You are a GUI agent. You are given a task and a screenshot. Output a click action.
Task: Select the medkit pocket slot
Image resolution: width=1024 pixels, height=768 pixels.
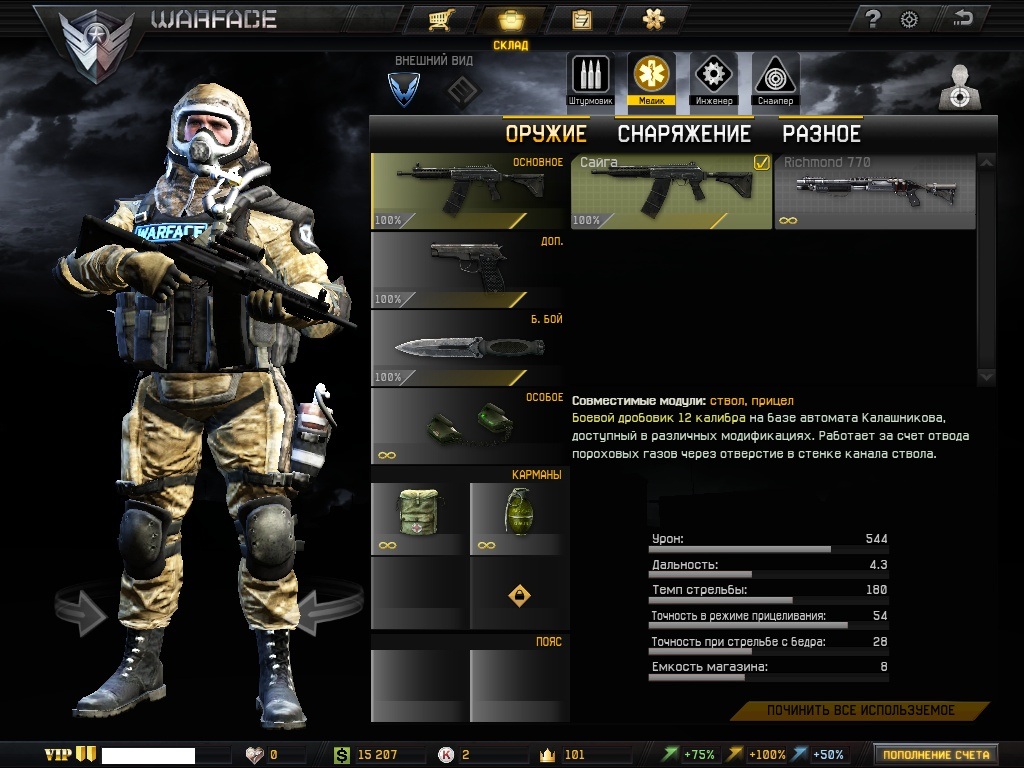pyautogui.click(x=419, y=518)
